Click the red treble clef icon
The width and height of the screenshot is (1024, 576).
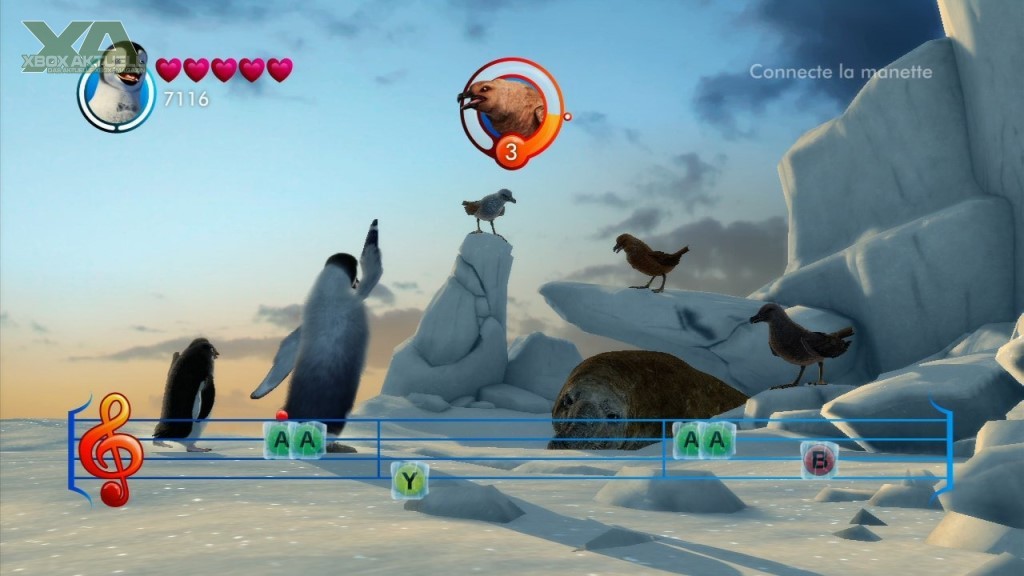point(110,448)
